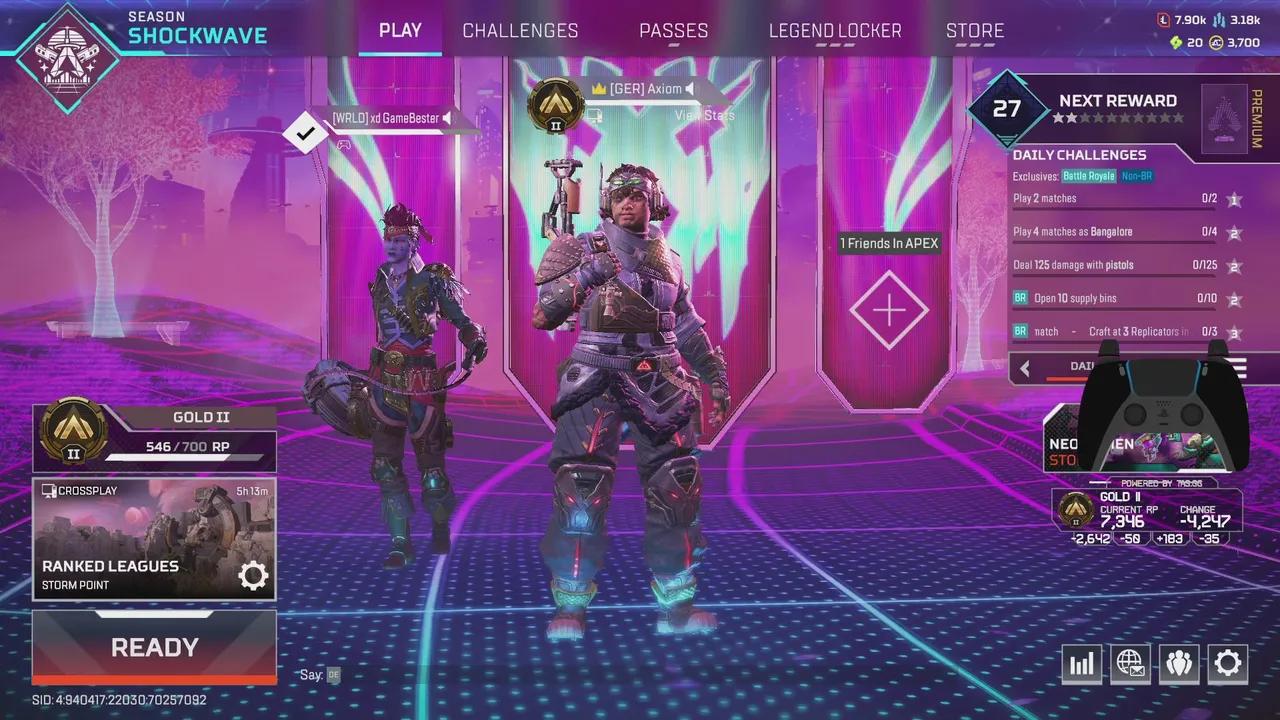Expand the Daily Challenges left arrow
The image size is (1280, 720).
(x=1025, y=368)
